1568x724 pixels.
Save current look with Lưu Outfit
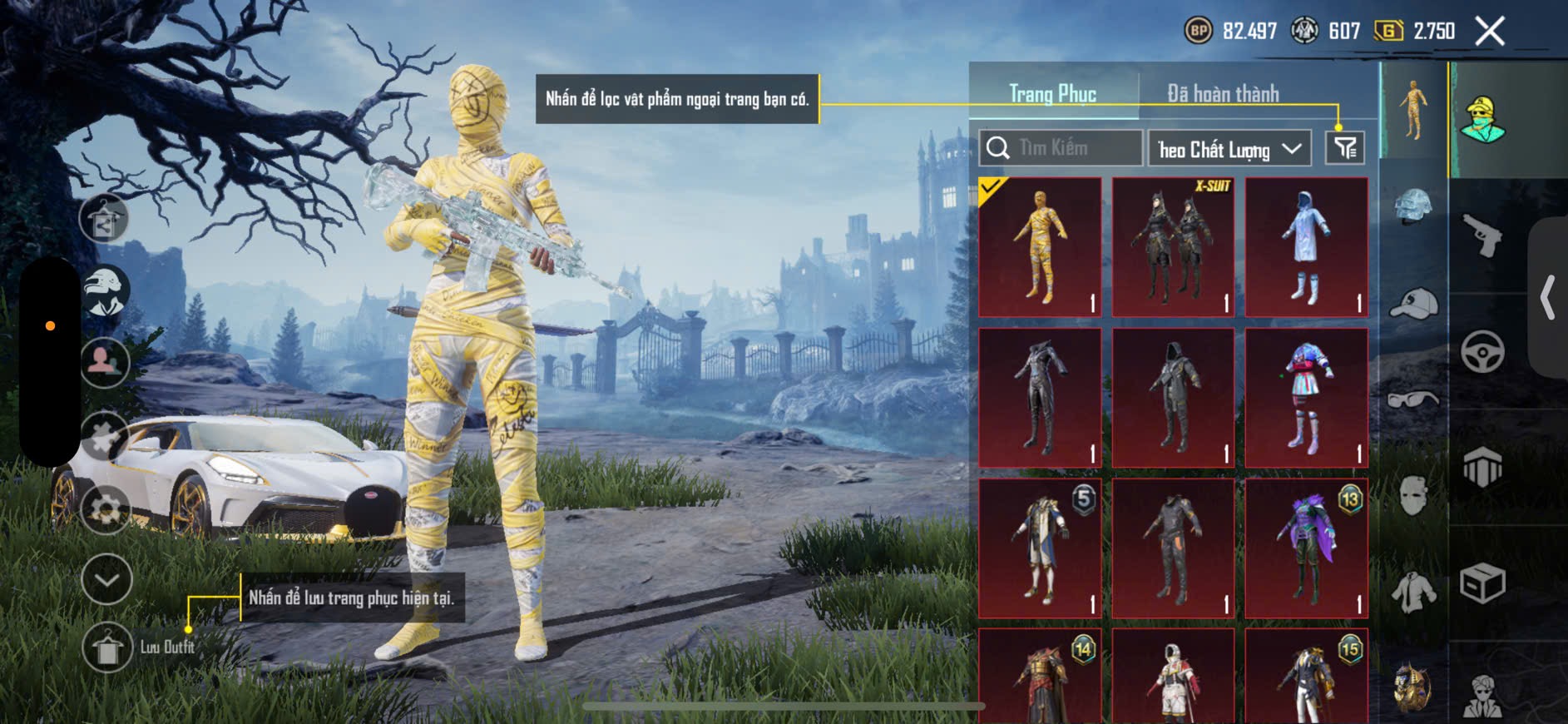(x=108, y=647)
